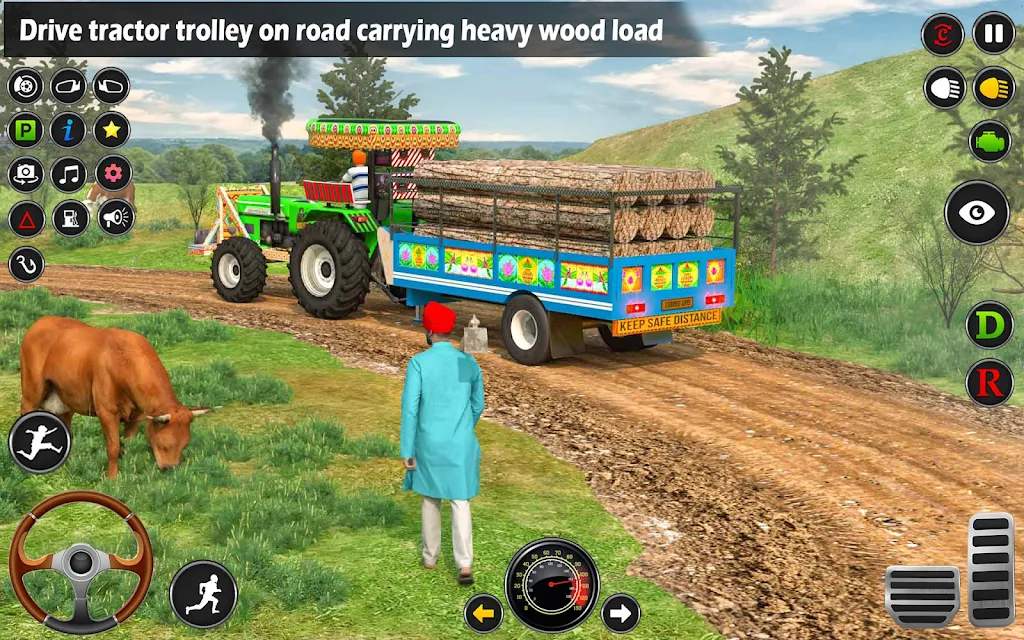
Task: Pause the game
Action: click(993, 33)
